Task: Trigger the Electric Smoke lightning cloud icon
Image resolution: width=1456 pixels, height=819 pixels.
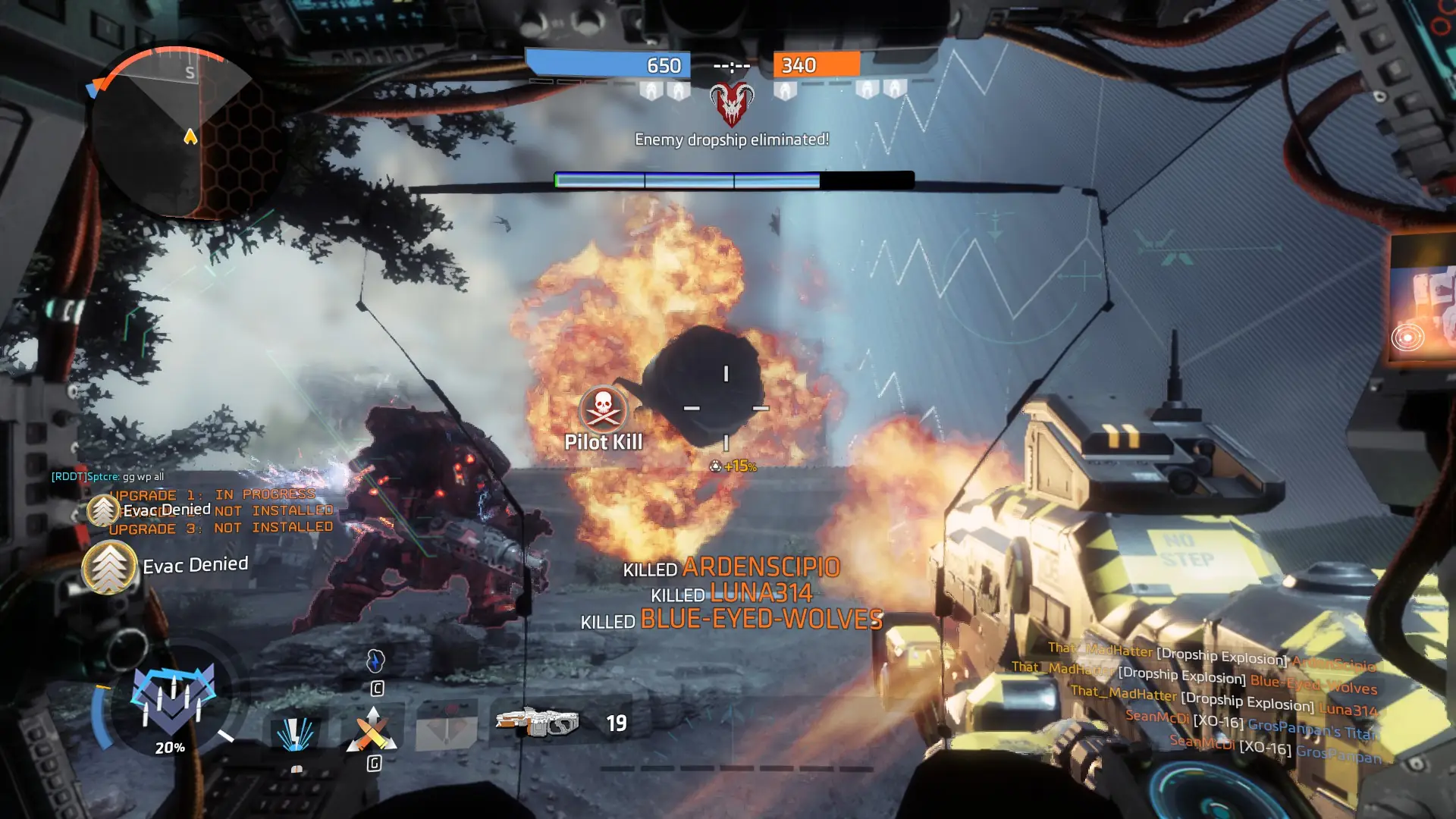Action: point(375,661)
